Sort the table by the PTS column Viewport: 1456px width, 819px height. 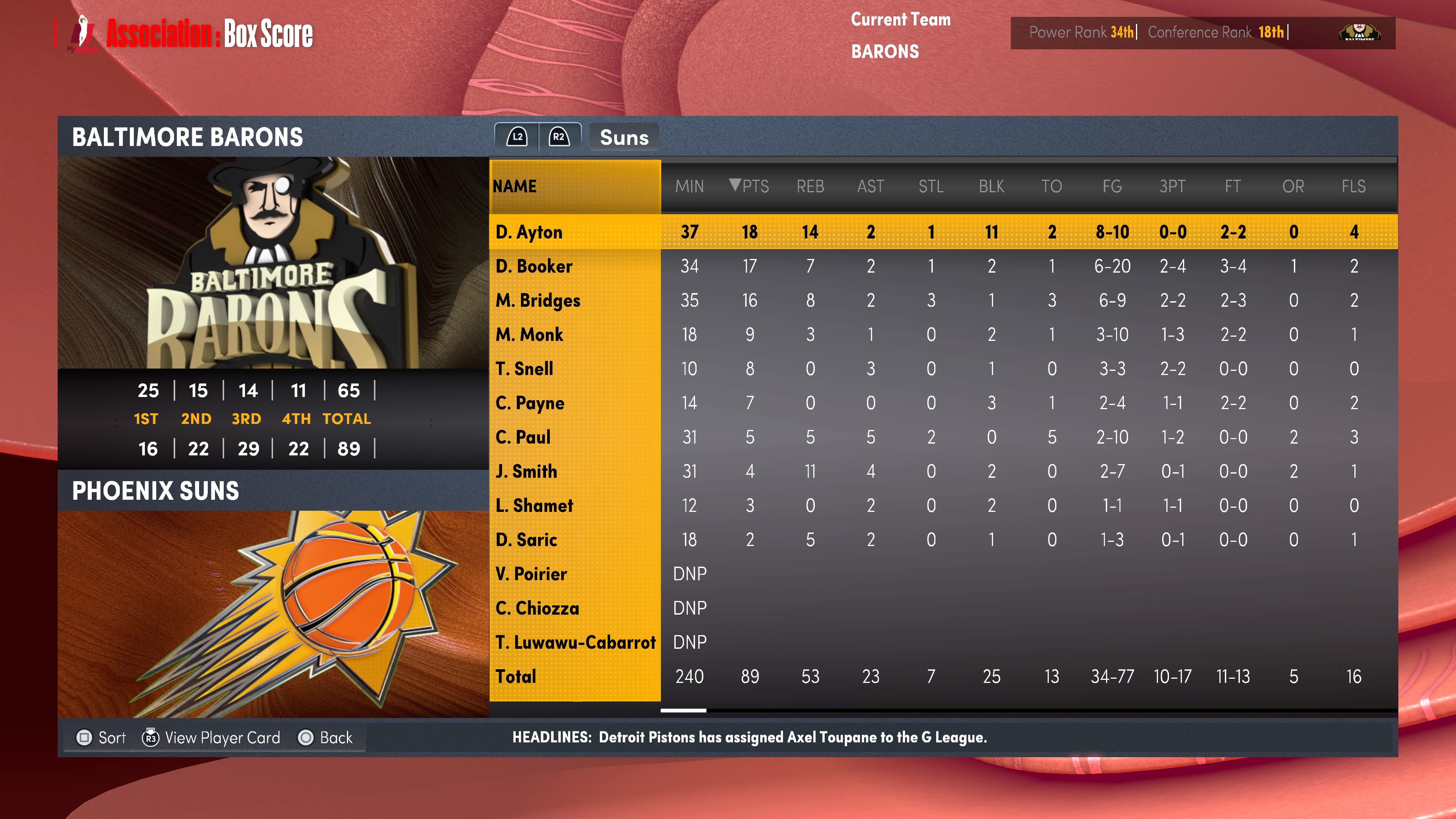click(750, 186)
